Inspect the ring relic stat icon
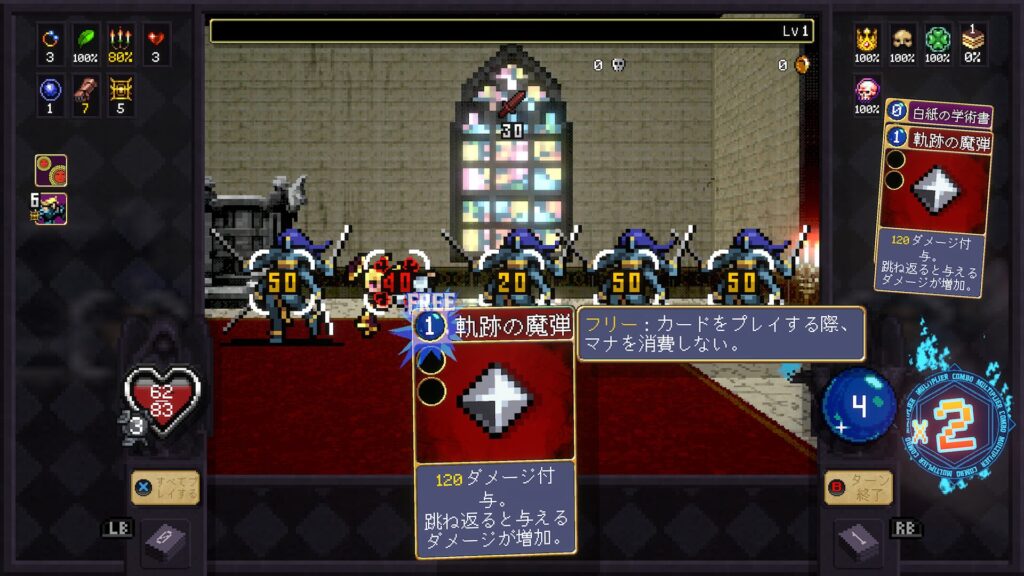 pyautogui.click(x=50, y=42)
